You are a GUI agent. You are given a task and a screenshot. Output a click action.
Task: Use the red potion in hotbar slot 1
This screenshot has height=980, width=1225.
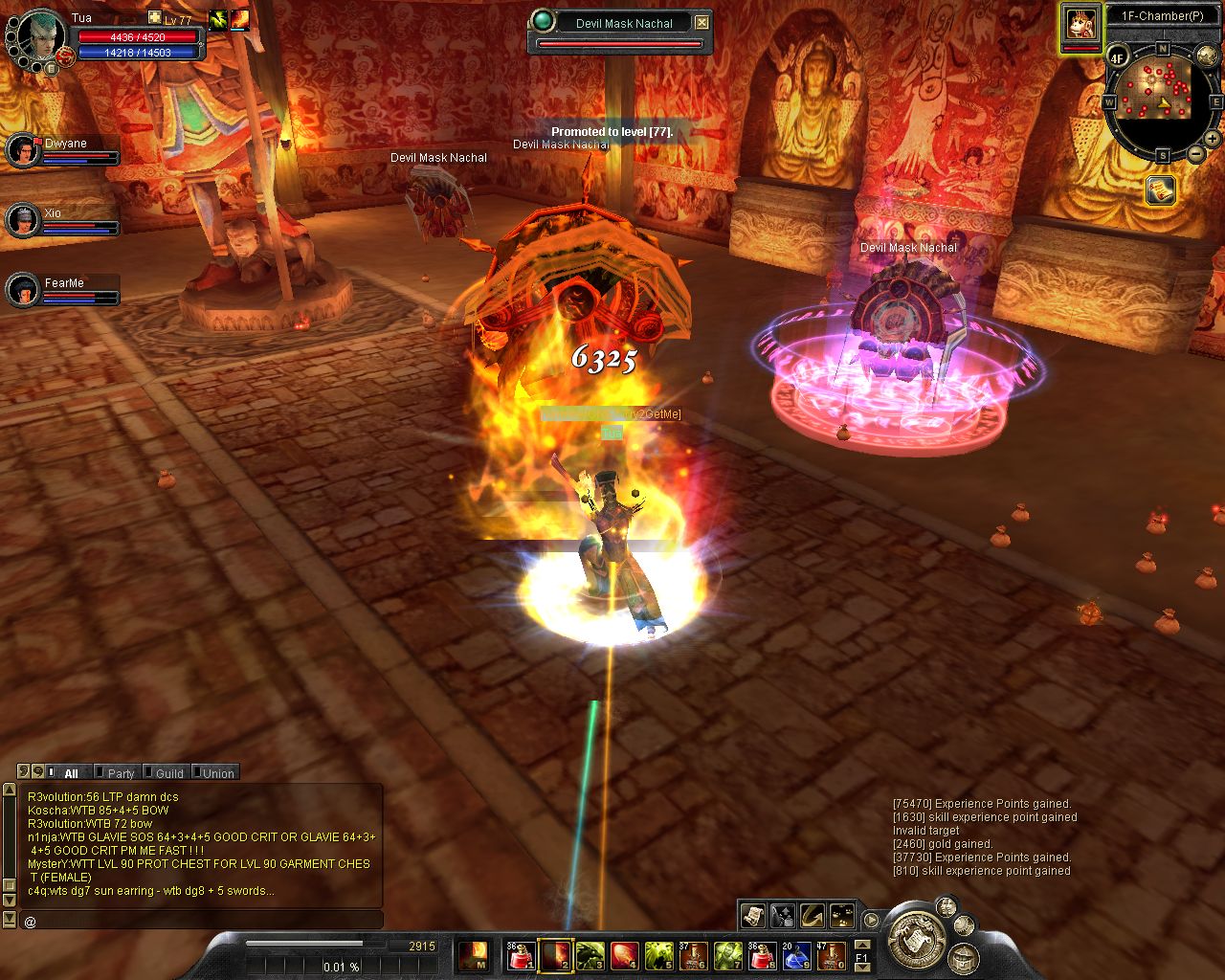tap(520, 954)
